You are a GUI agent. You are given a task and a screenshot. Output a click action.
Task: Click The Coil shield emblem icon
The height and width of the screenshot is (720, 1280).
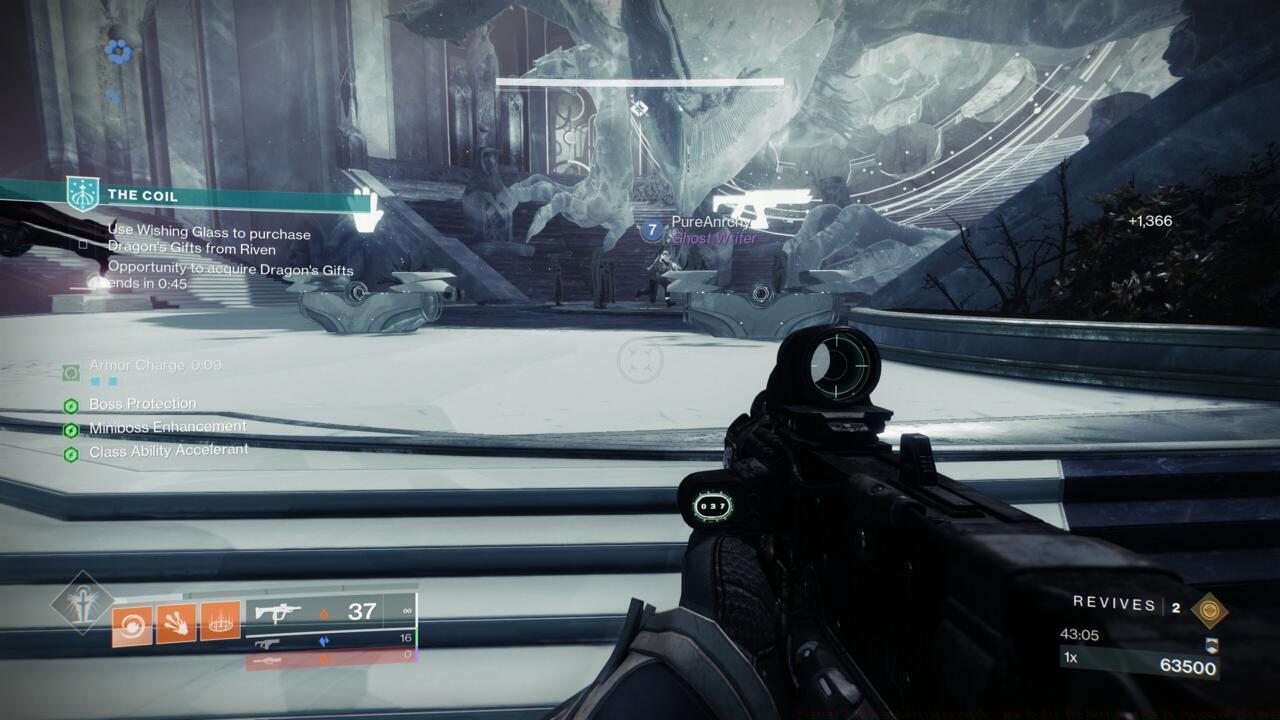click(82, 194)
